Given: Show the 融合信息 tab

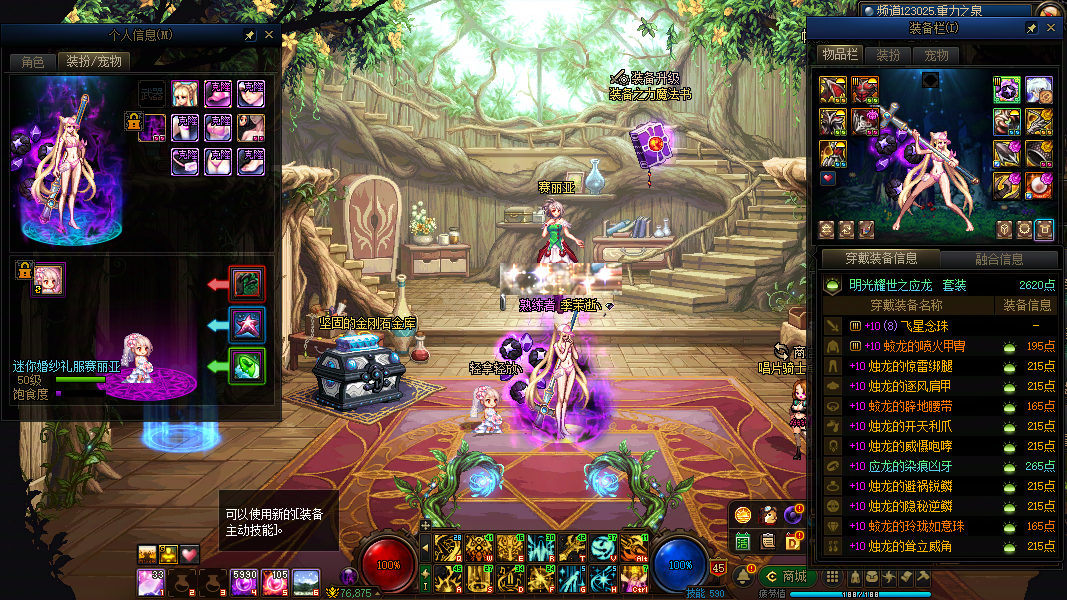Looking at the screenshot, I should (x=998, y=259).
